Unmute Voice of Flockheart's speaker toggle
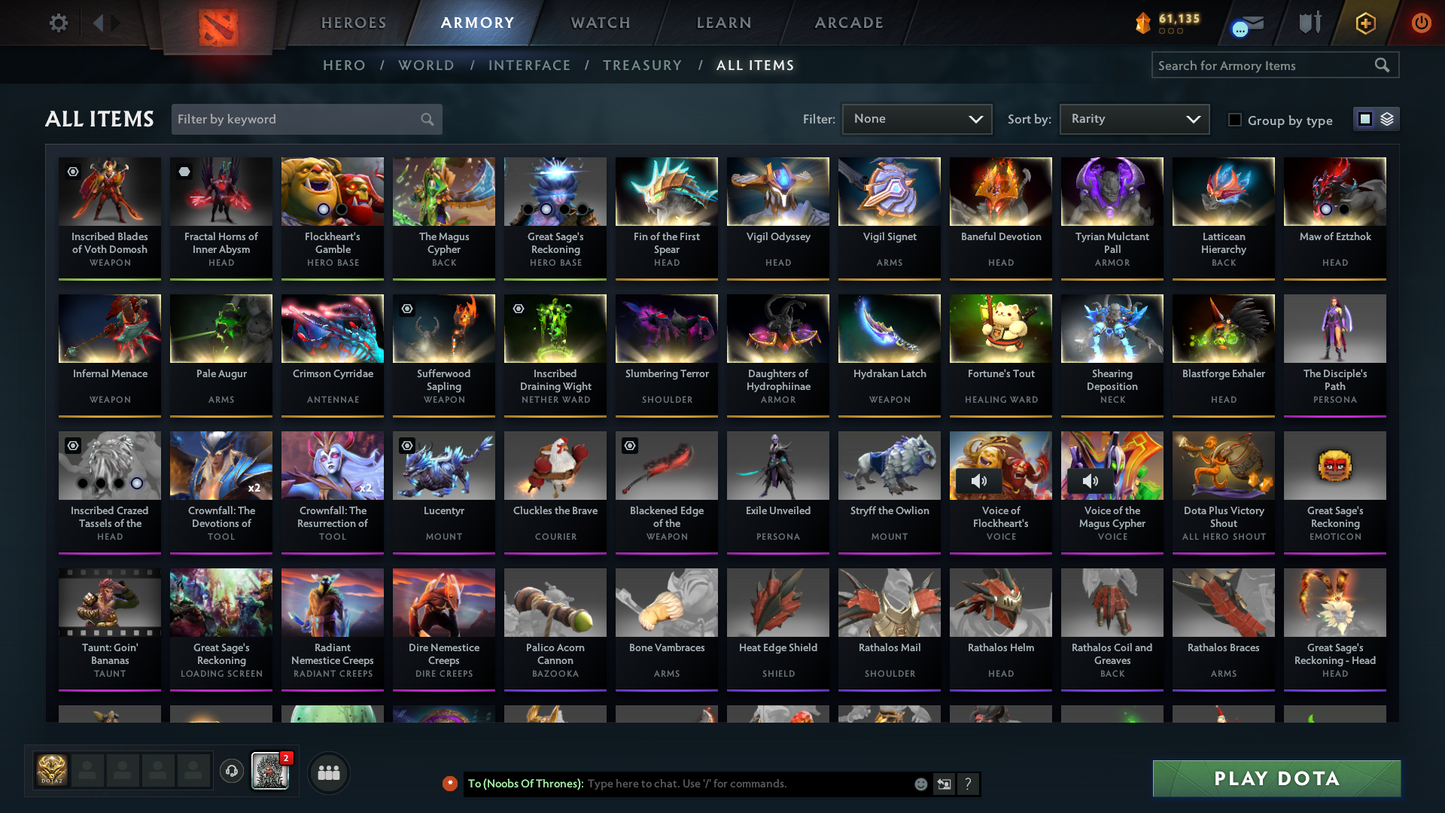This screenshot has width=1445, height=813. [979, 480]
